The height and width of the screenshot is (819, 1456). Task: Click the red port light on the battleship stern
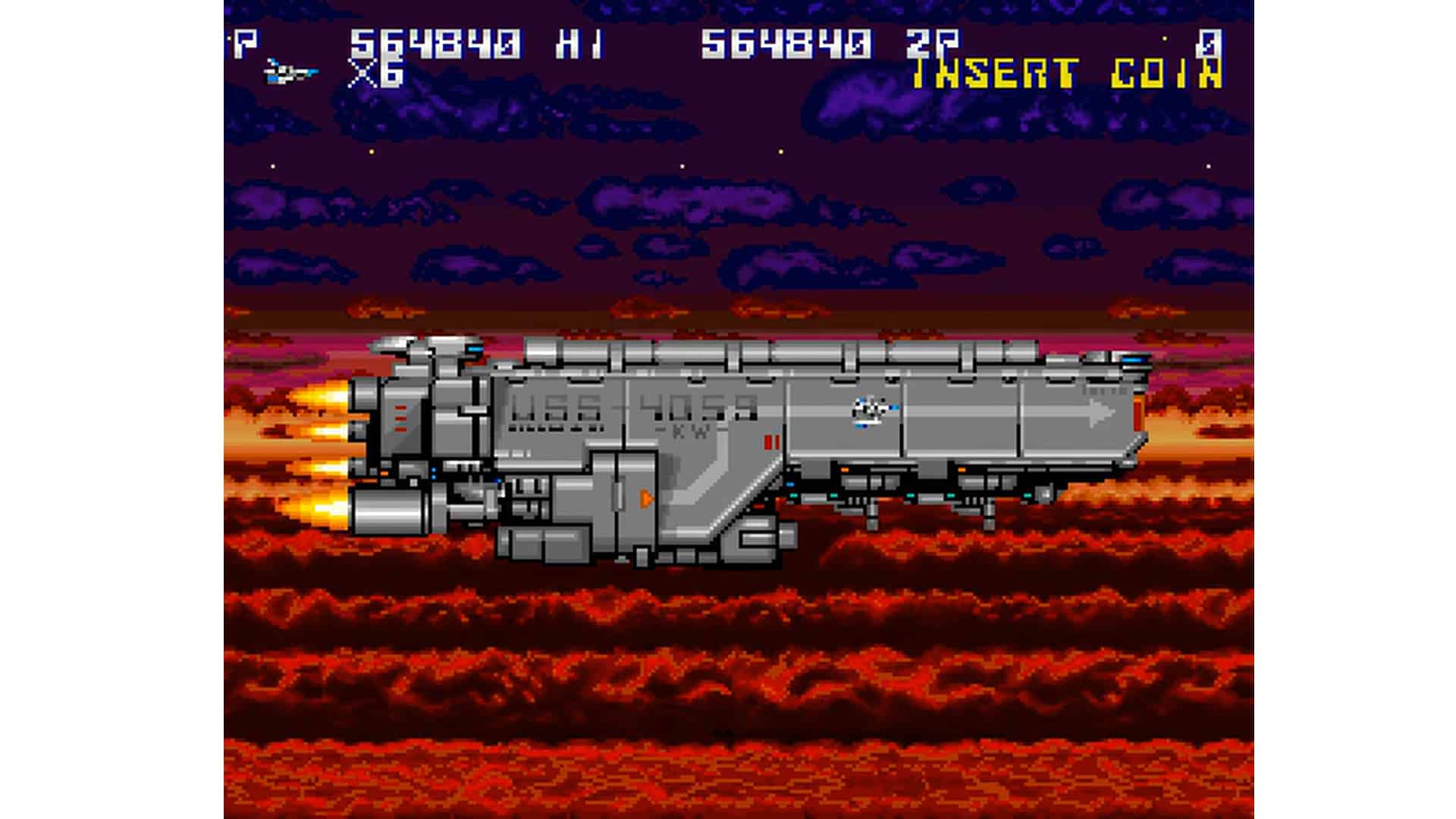(1138, 413)
